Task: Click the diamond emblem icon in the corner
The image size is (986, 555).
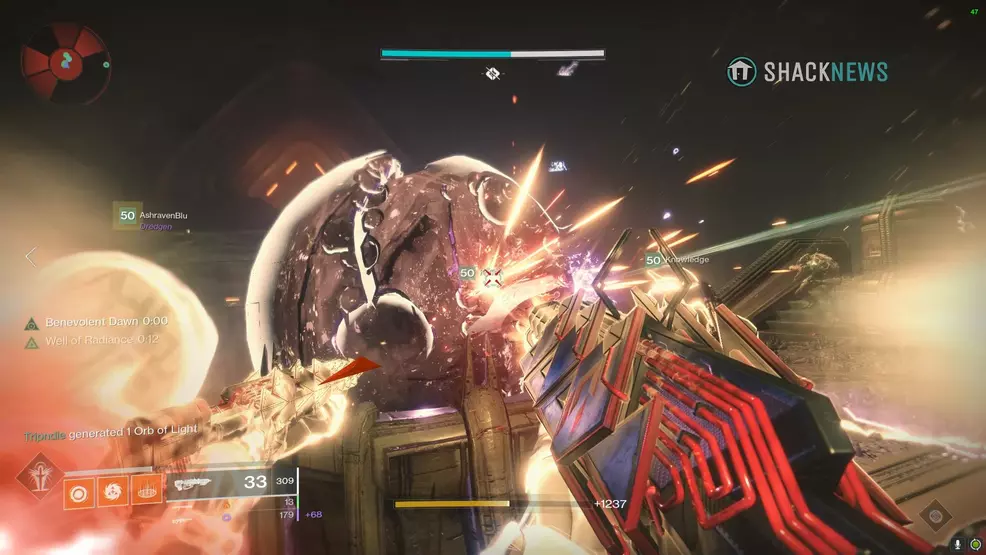Action: pyautogui.click(x=934, y=514)
